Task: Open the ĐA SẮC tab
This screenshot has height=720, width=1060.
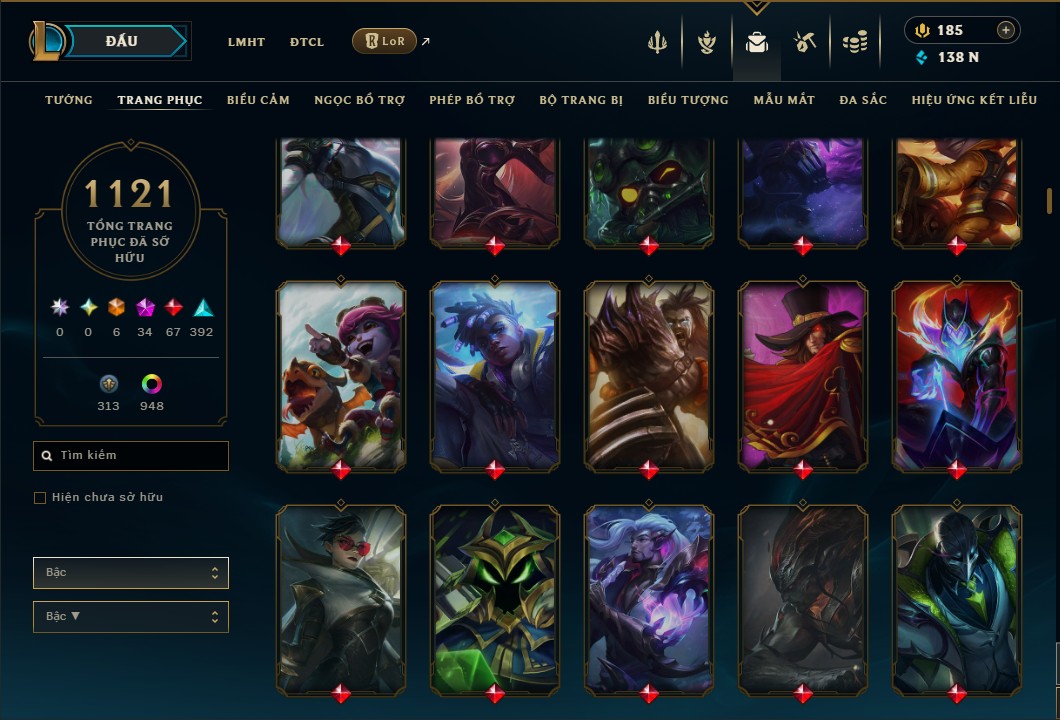Action: (863, 100)
